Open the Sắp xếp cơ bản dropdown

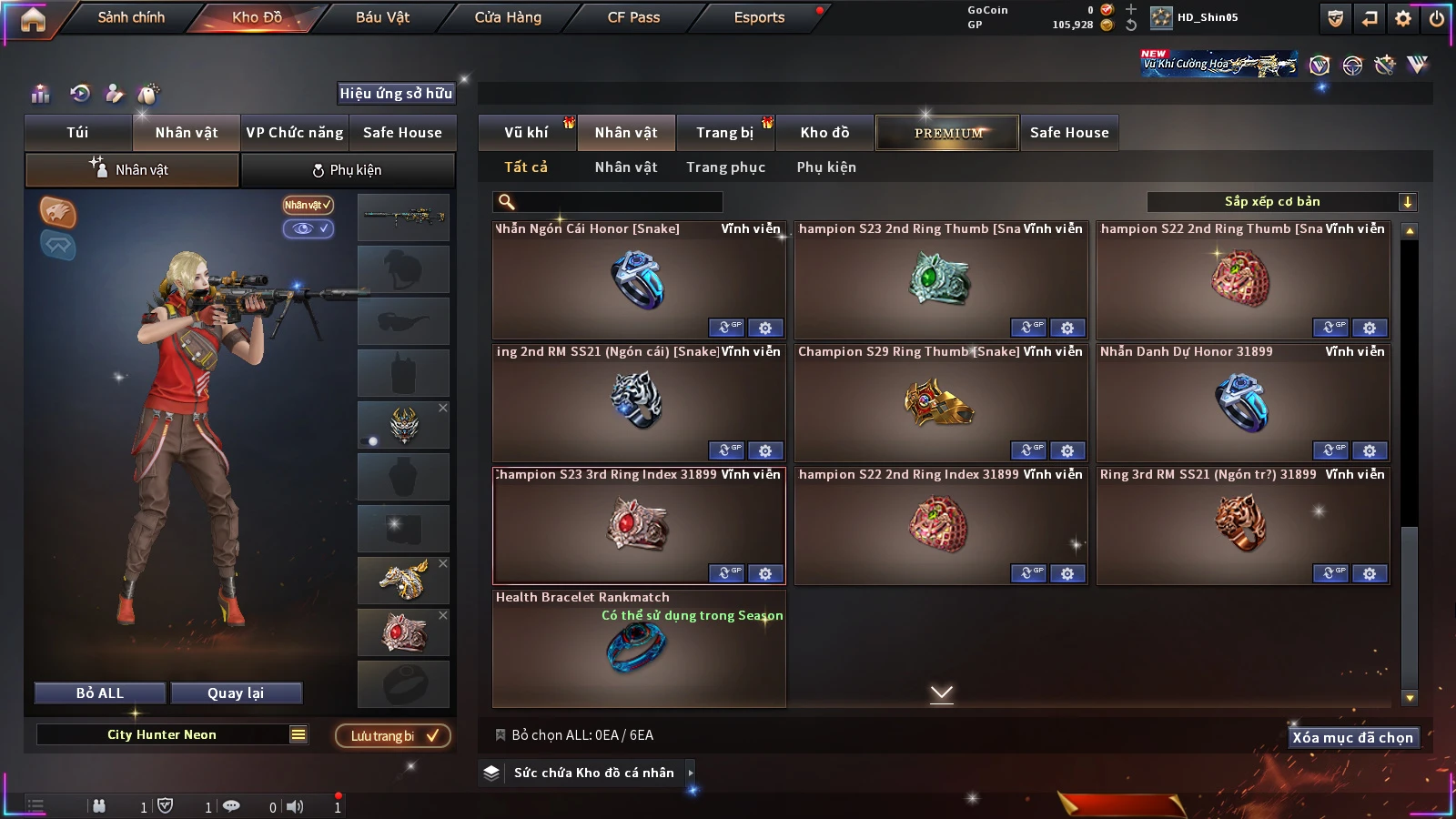coord(1281,202)
